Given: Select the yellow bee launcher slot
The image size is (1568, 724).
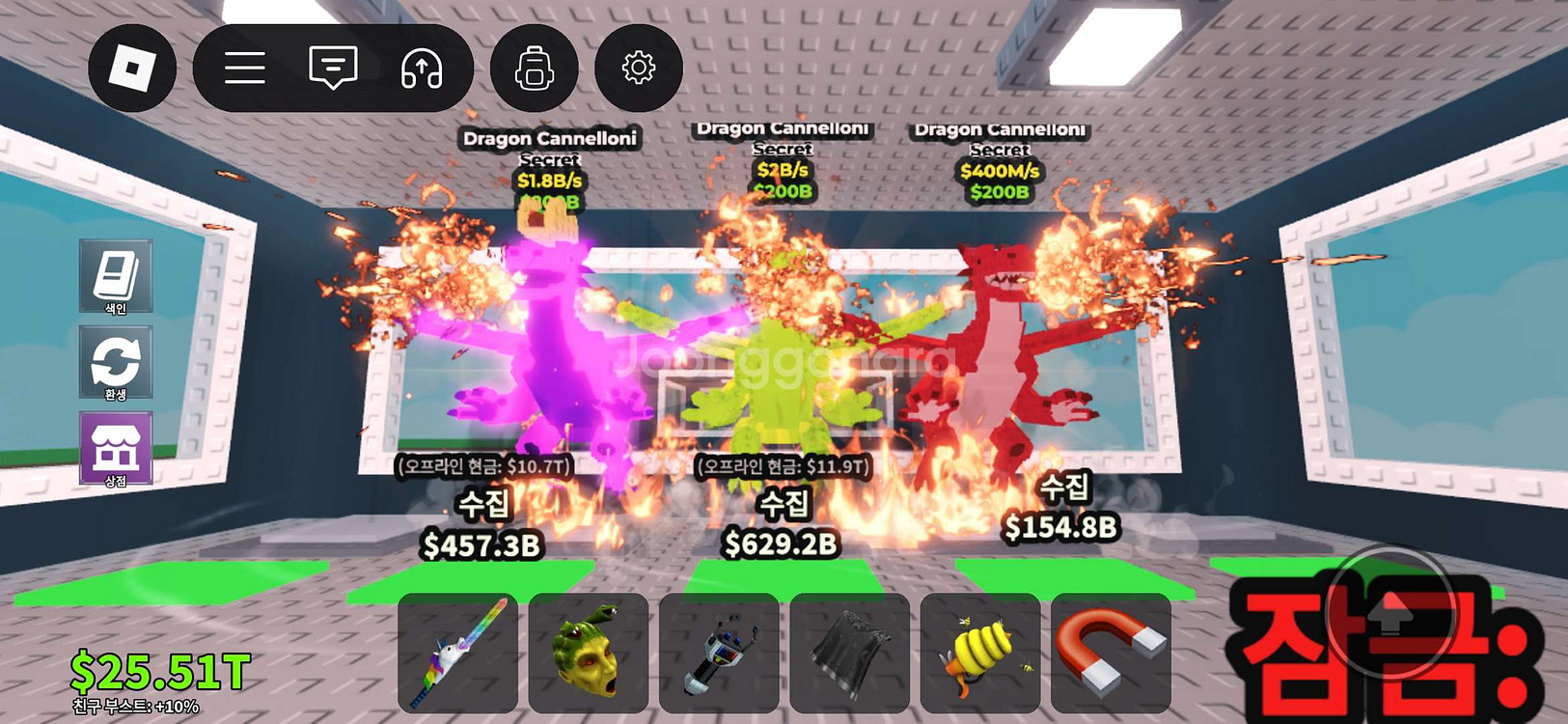Looking at the screenshot, I should coord(980,654).
